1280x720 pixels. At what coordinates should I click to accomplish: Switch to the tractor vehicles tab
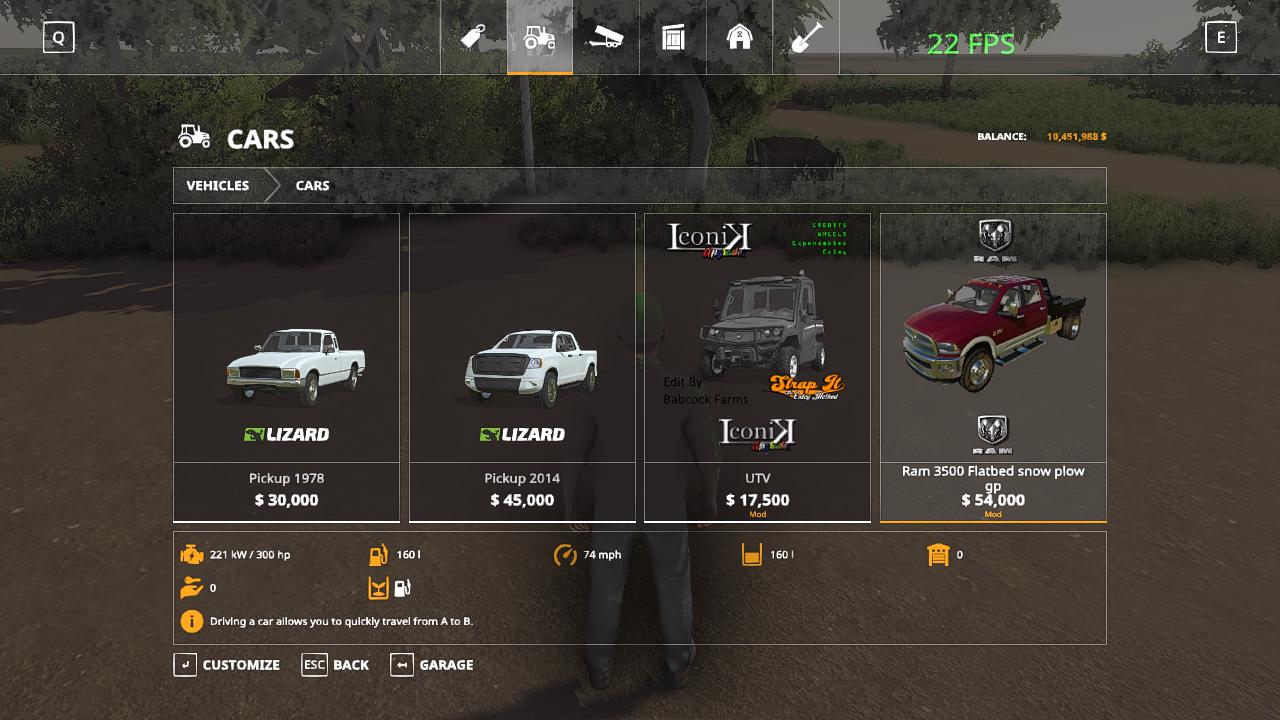pos(540,38)
